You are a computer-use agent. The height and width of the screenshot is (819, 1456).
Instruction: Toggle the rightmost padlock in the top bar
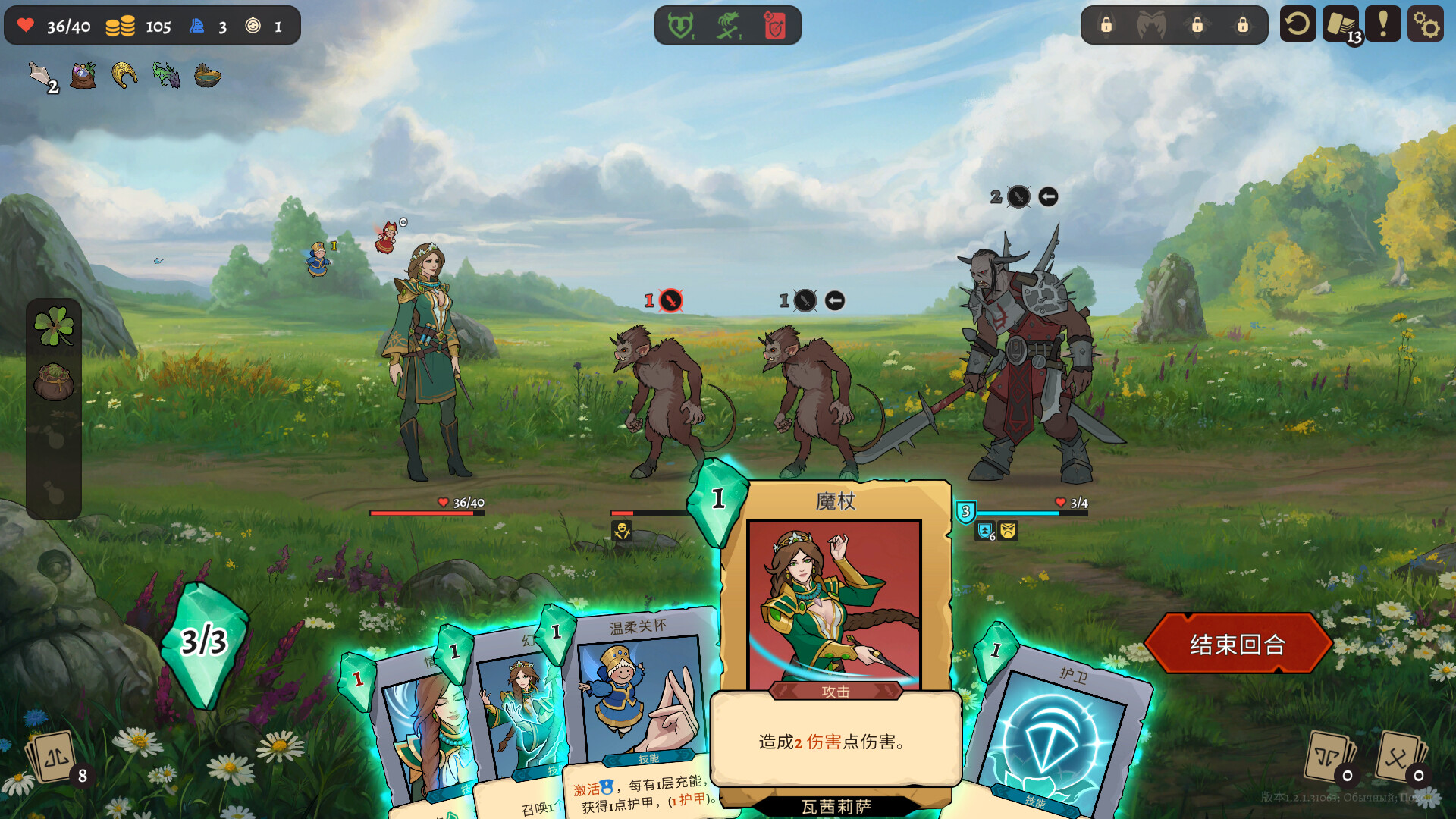pyautogui.click(x=1242, y=25)
